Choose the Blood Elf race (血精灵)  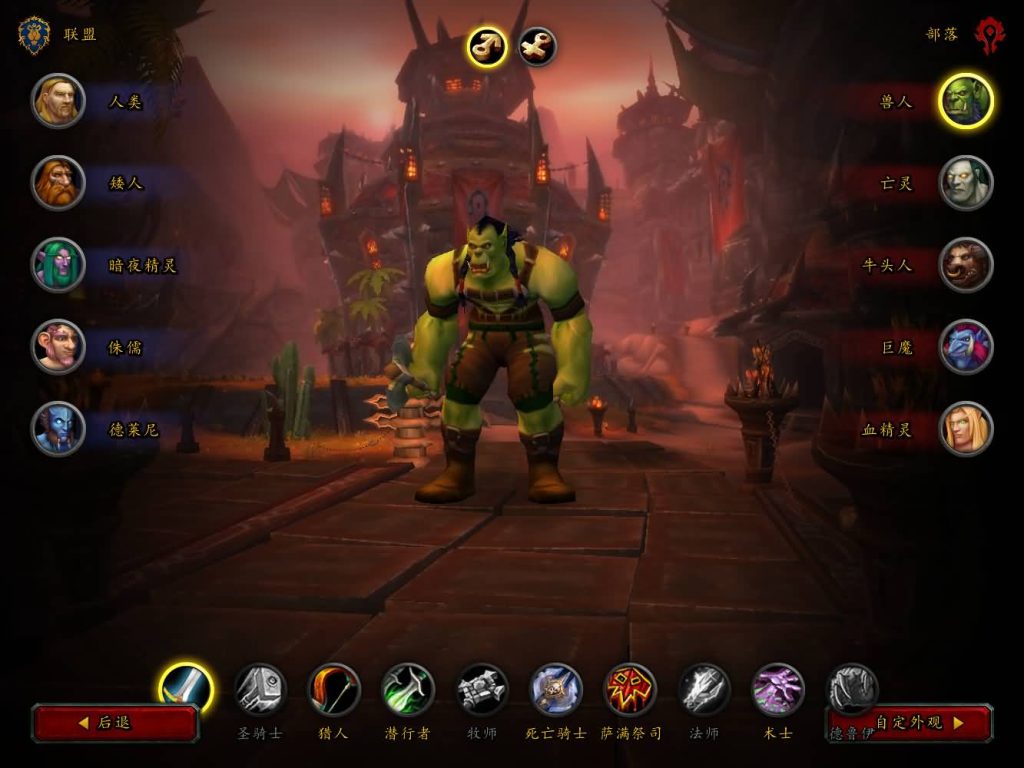(x=966, y=429)
